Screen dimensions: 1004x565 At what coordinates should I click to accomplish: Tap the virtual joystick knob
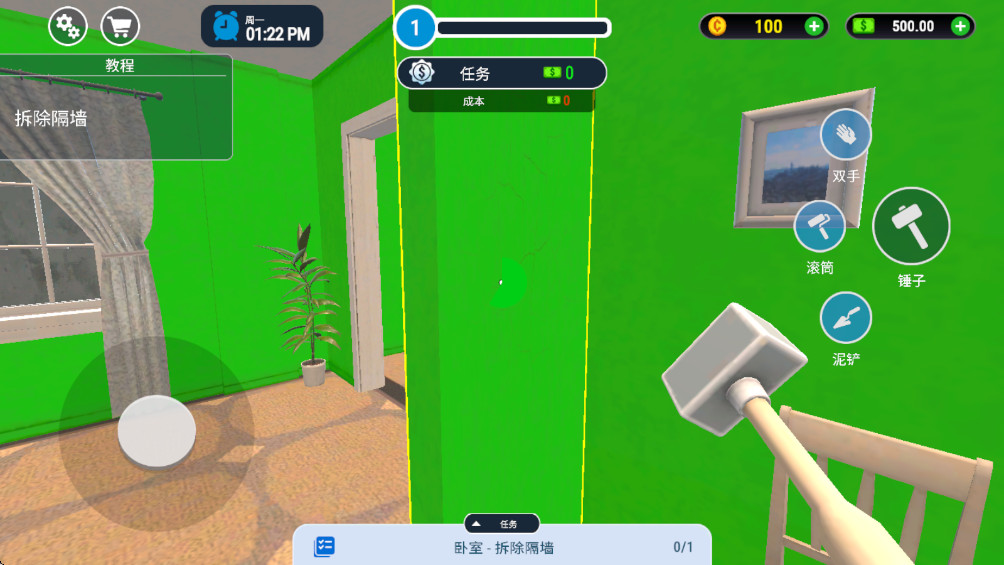click(157, 432)
